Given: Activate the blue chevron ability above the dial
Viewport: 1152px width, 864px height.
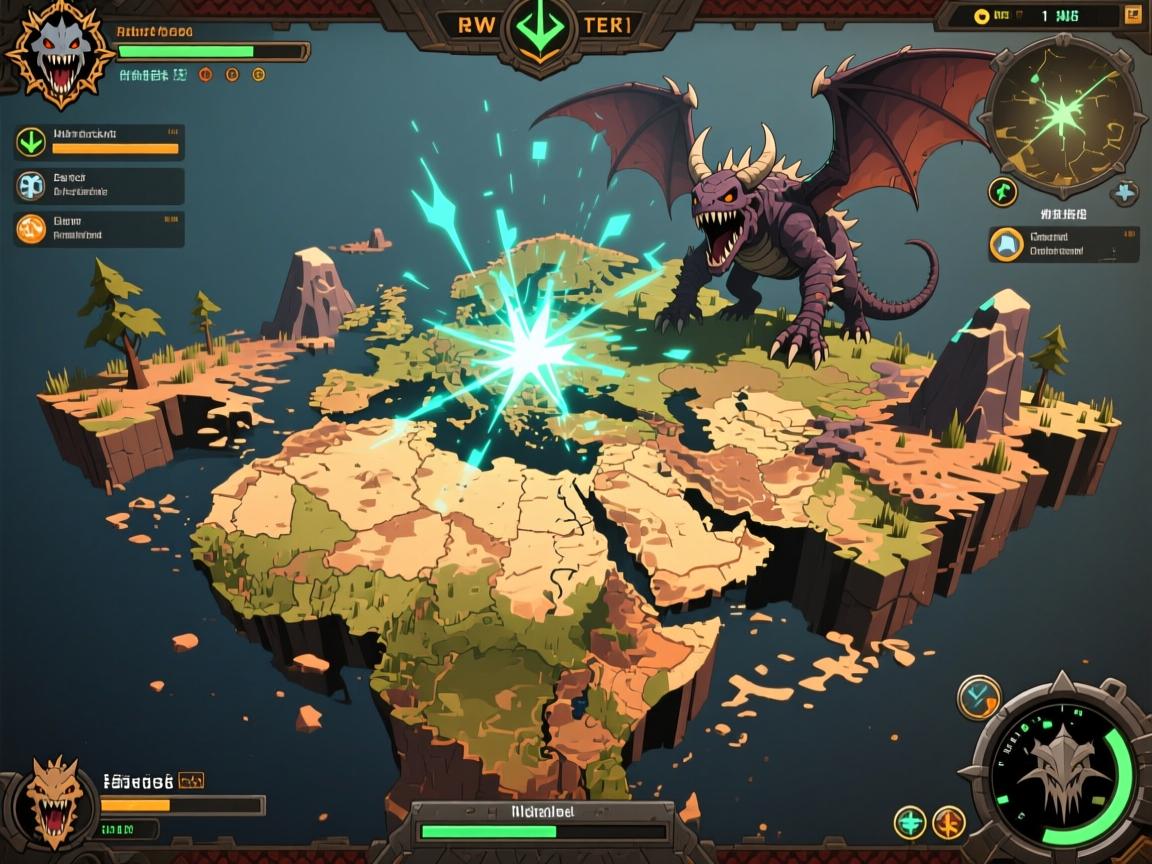Looking at the screenshot, I should tap(978, 697).
